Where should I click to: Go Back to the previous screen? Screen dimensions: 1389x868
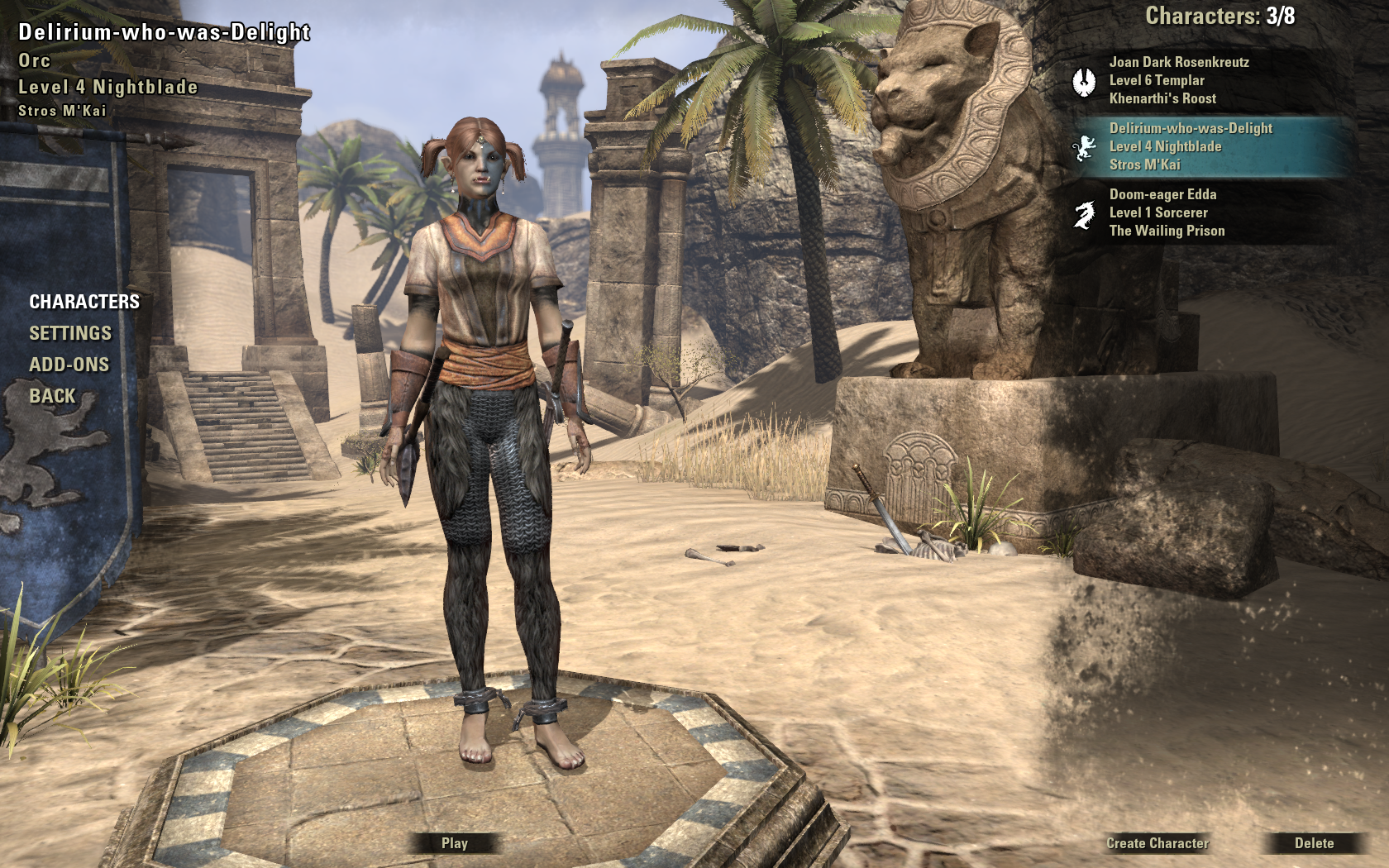tap(52, 396)
